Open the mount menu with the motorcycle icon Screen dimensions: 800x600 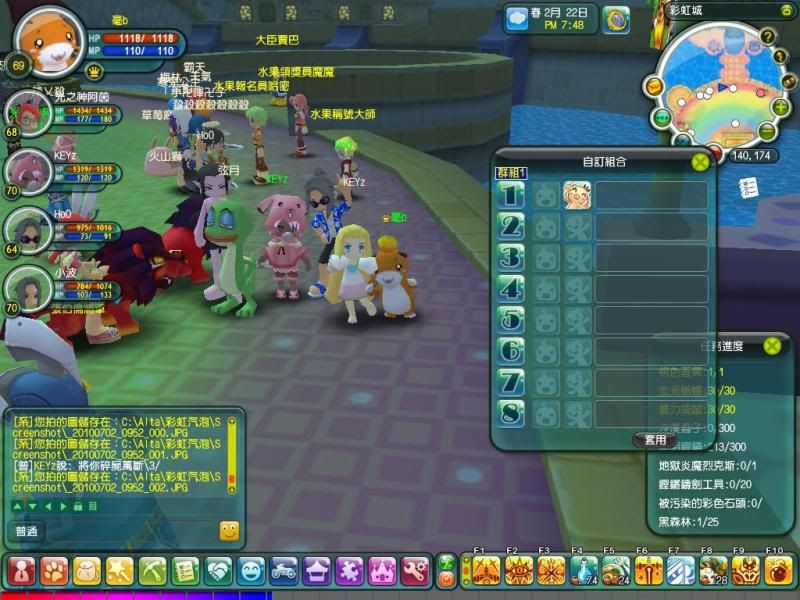point(284,571)
